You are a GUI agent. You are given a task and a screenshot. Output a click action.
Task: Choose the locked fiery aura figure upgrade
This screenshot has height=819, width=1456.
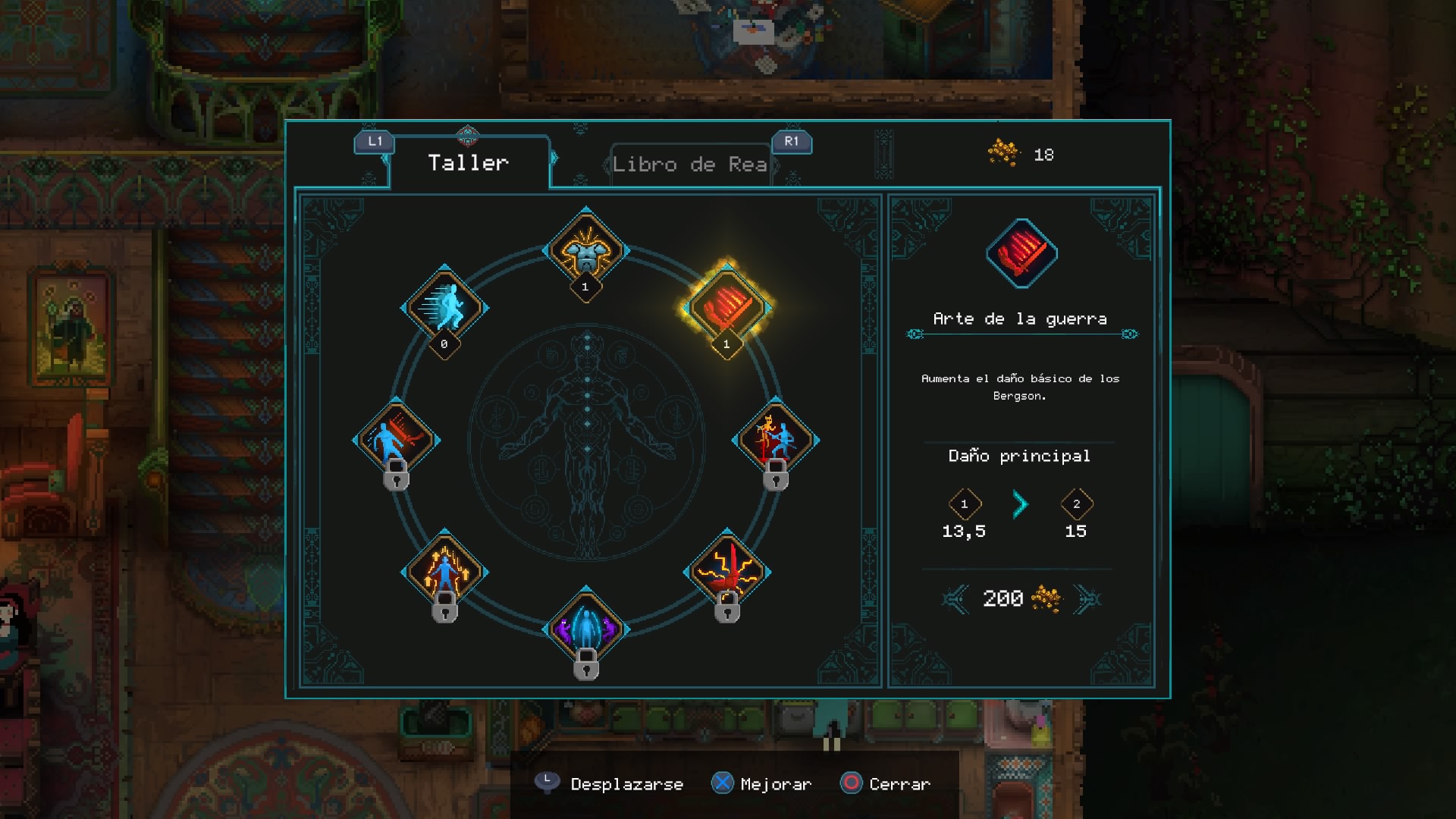(444, 572)
